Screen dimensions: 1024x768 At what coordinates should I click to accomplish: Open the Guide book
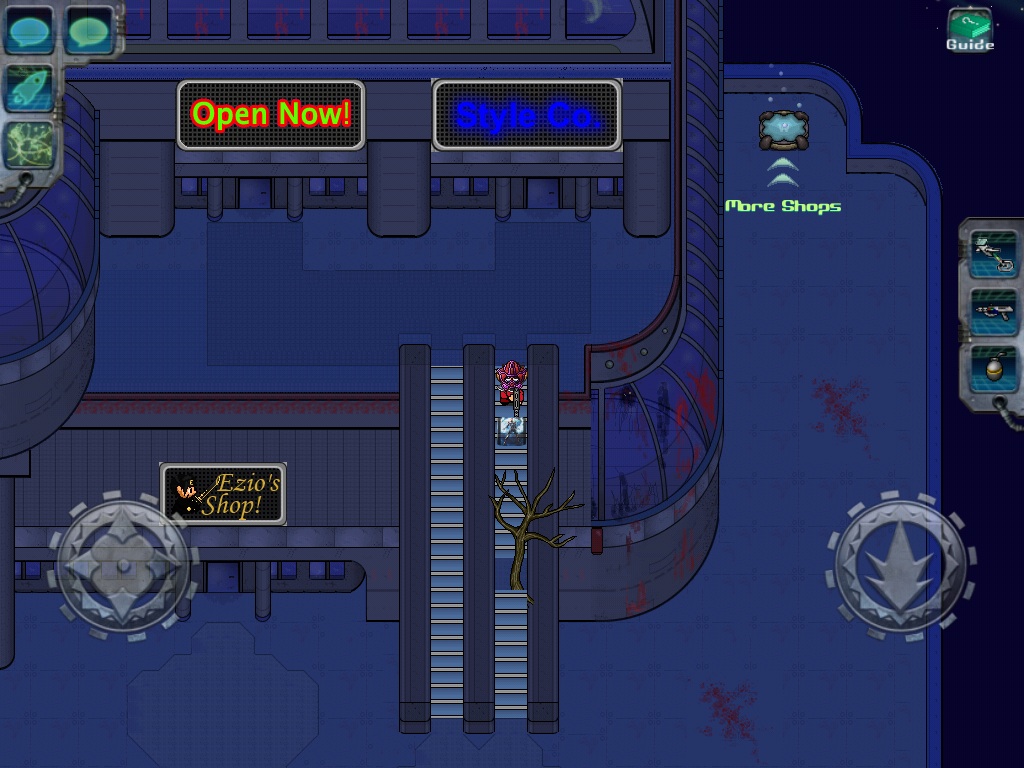point(969,29)
